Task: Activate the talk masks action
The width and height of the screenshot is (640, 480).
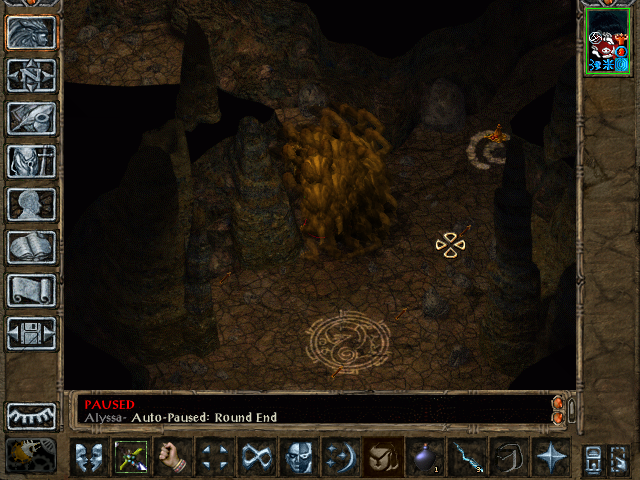Action: (x=89, y=458)
